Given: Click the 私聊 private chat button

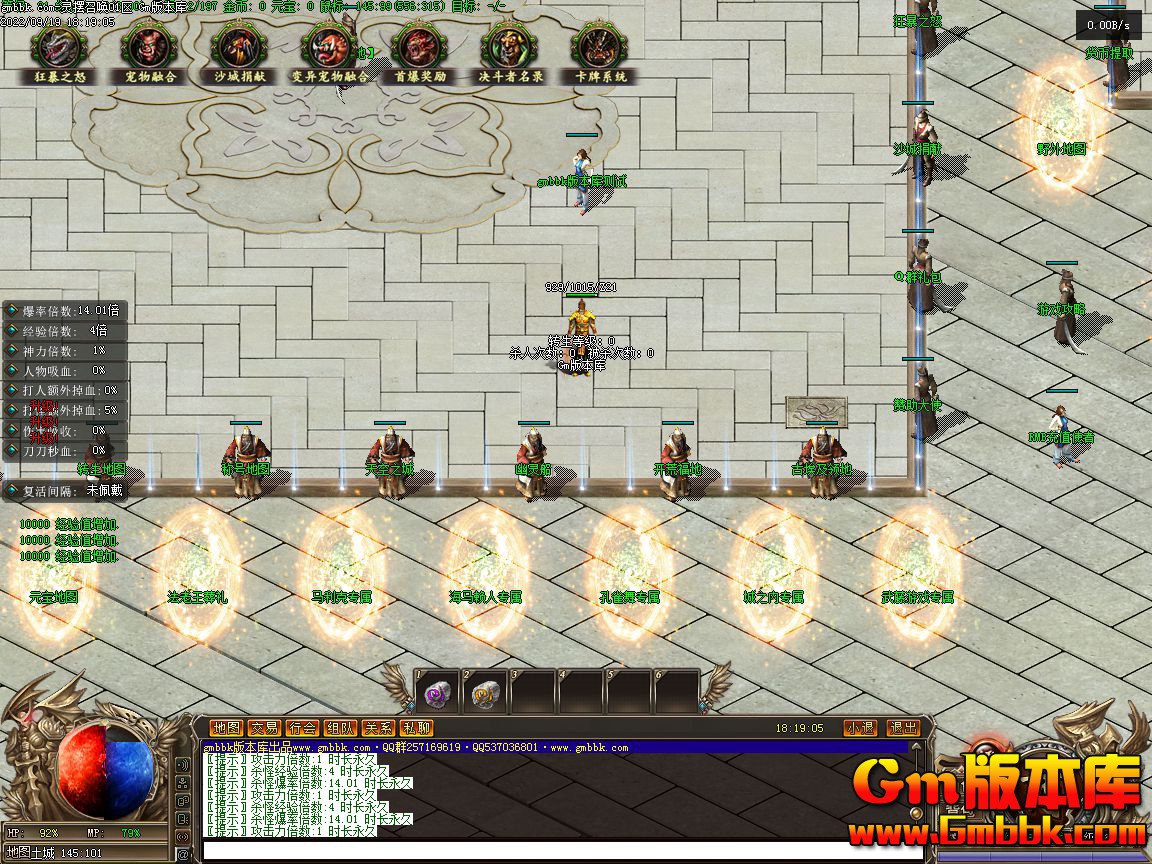Looking at the screenshot, I should click(x=416, y=728).
